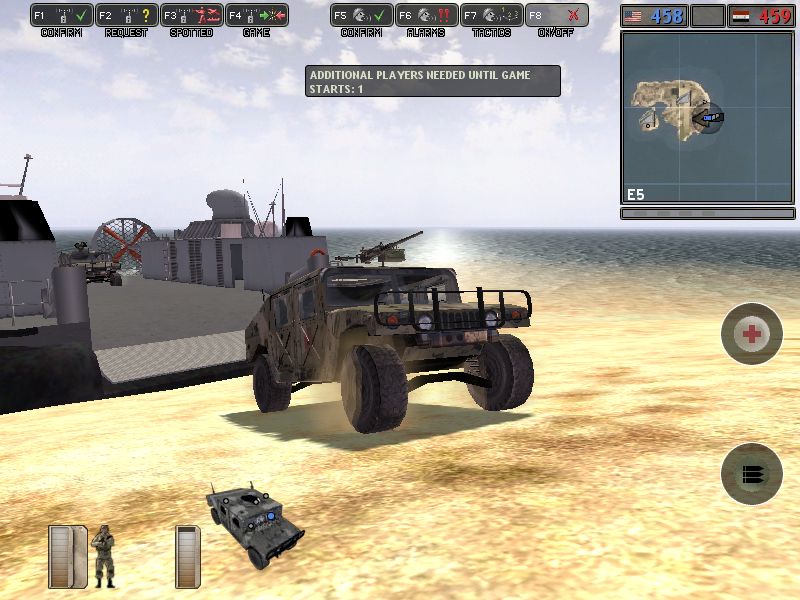
Task: Open the F4 Game radio menu
Action: tap(256, 16)
